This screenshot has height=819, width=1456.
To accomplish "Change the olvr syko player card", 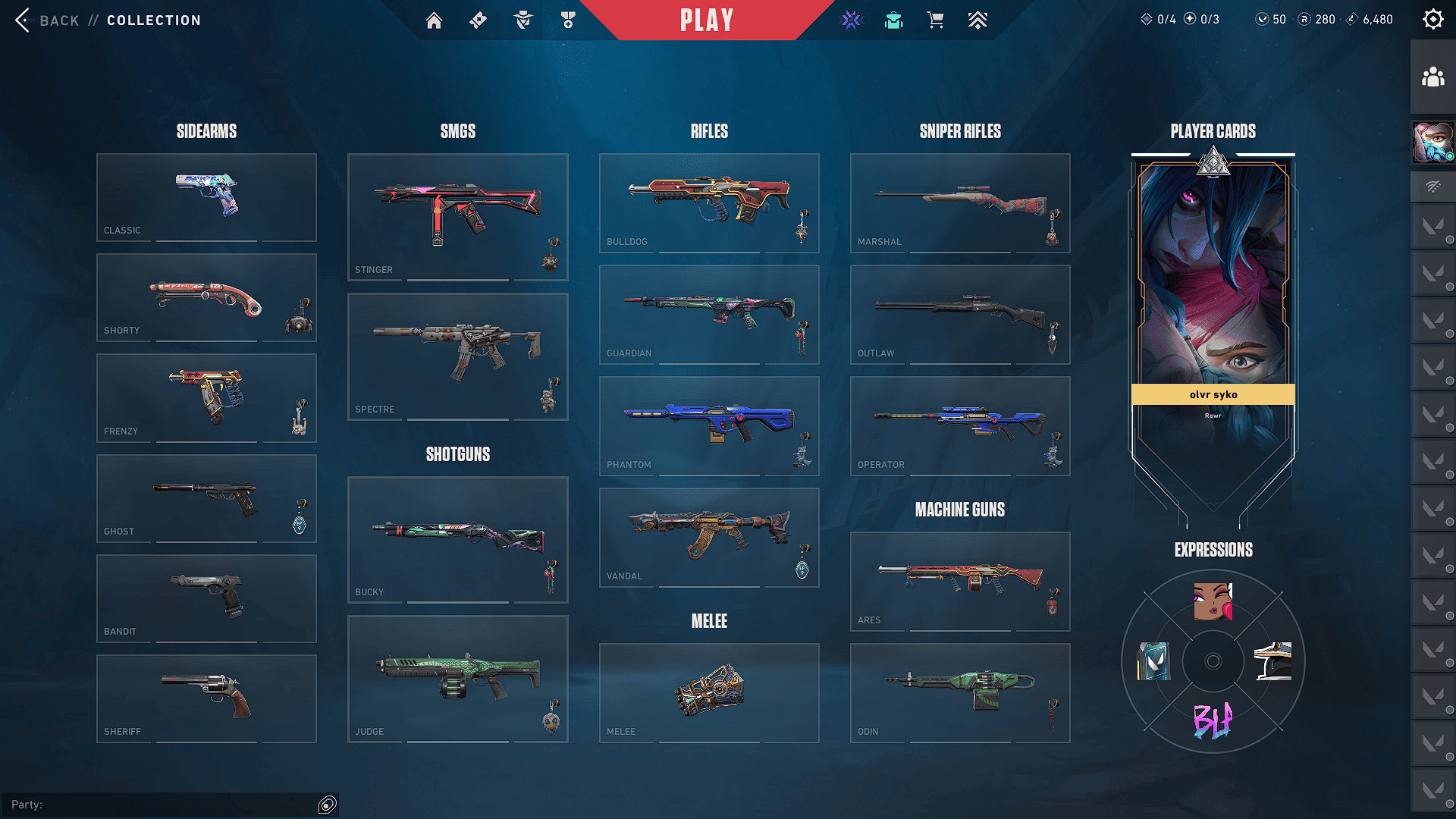I will click(1213, 303).
